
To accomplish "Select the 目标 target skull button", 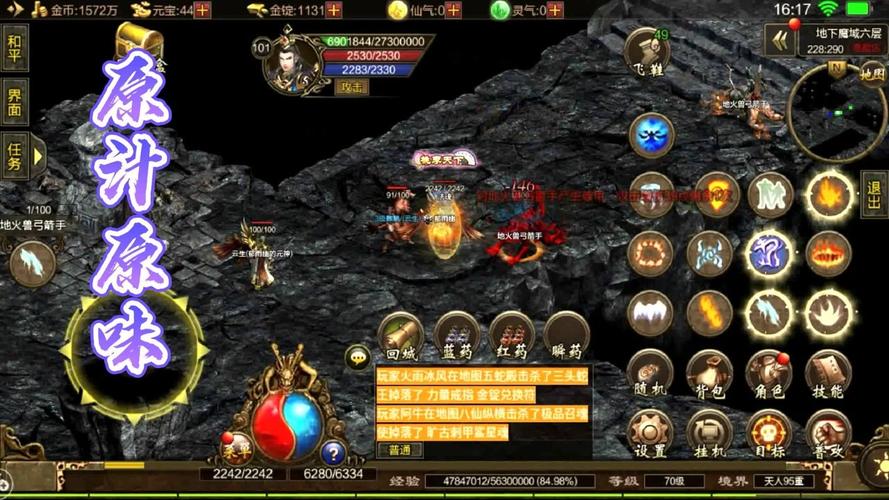I will (x=769, y=431).
